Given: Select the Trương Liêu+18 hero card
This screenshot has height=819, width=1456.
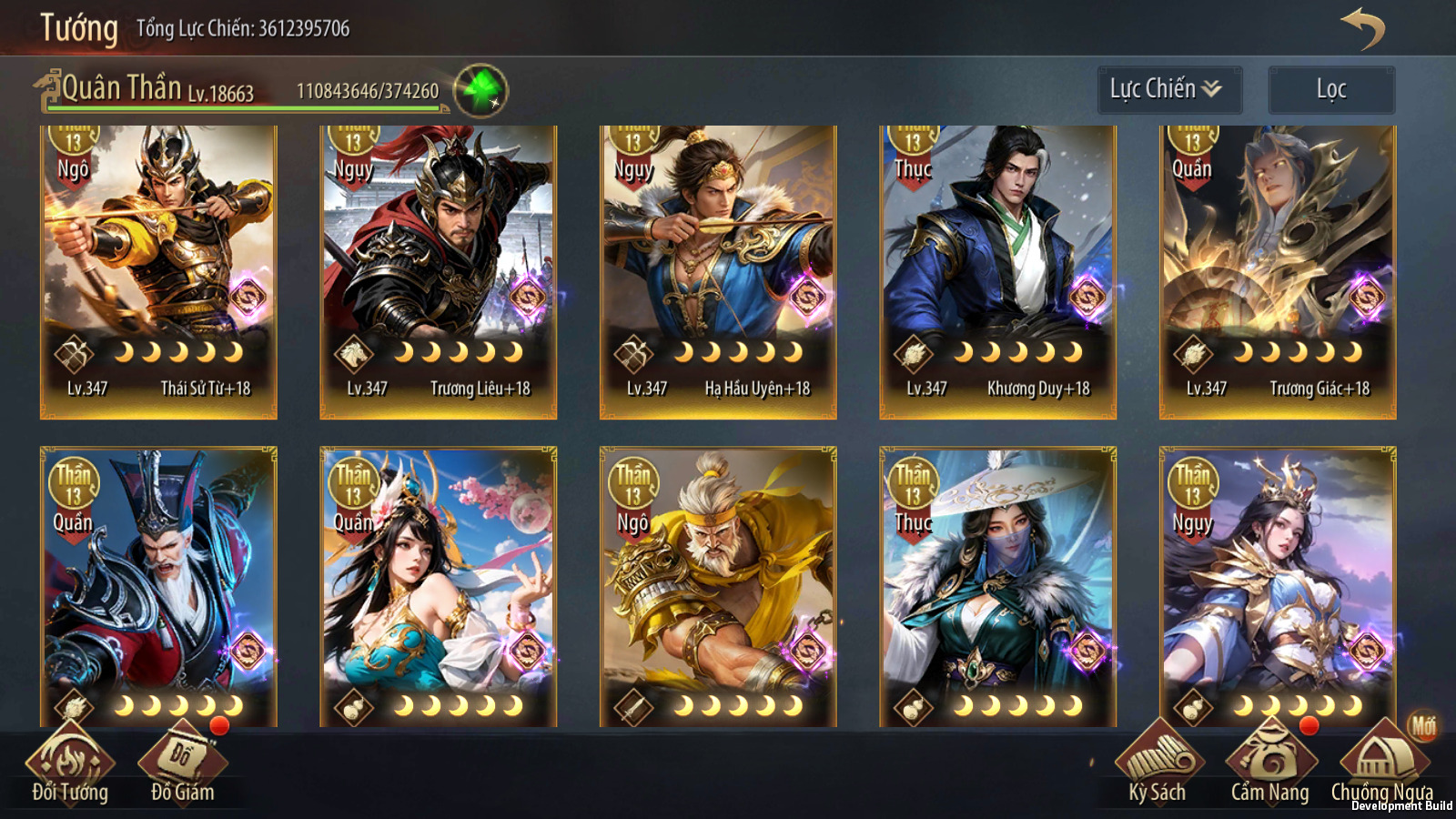Looking at the screenshot, I should (438, 271).
